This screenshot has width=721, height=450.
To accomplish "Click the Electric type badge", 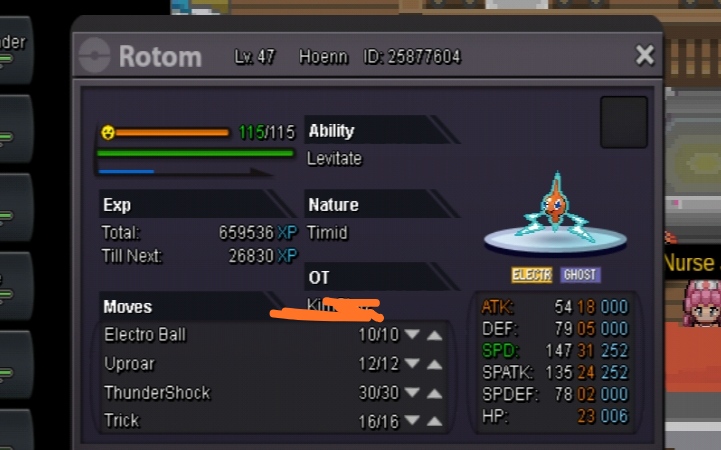I will [532, 275].
